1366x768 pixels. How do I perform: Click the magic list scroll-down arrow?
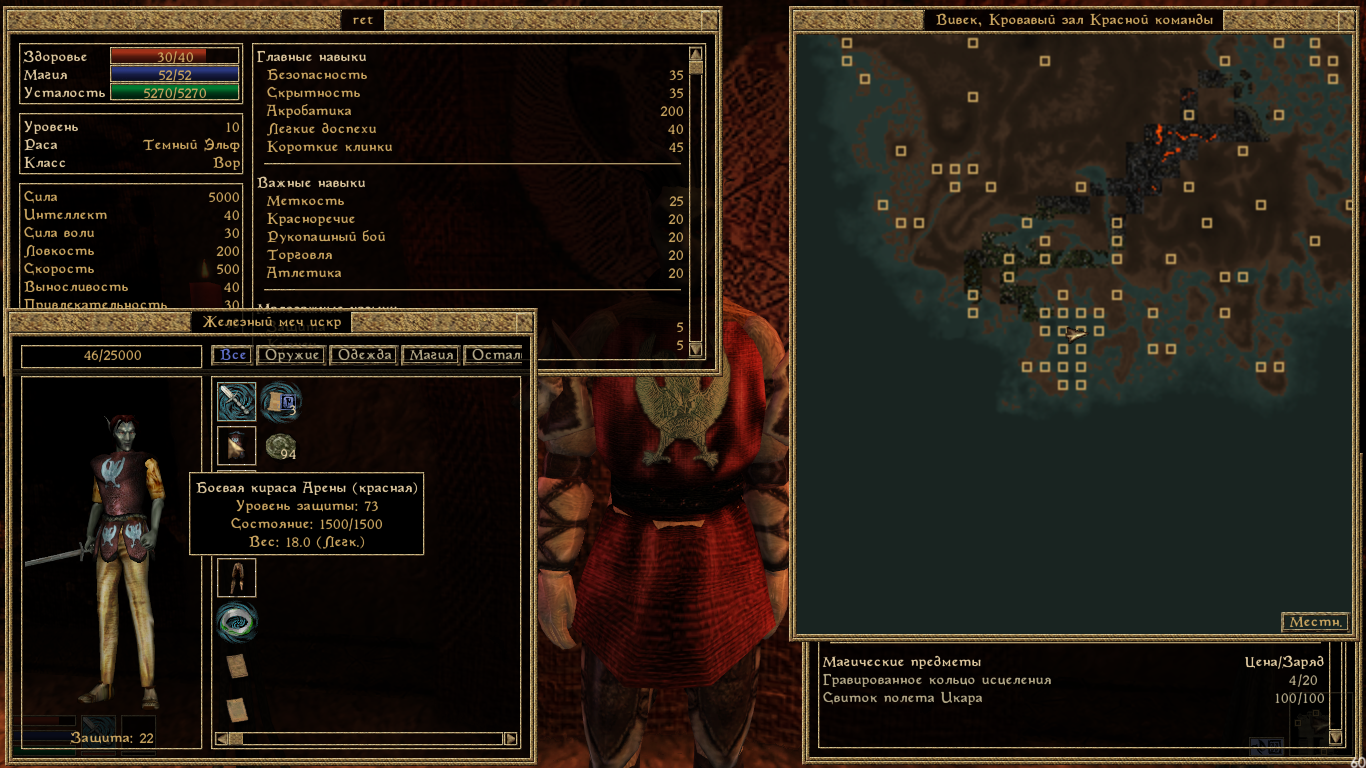tap(1335, 738)
